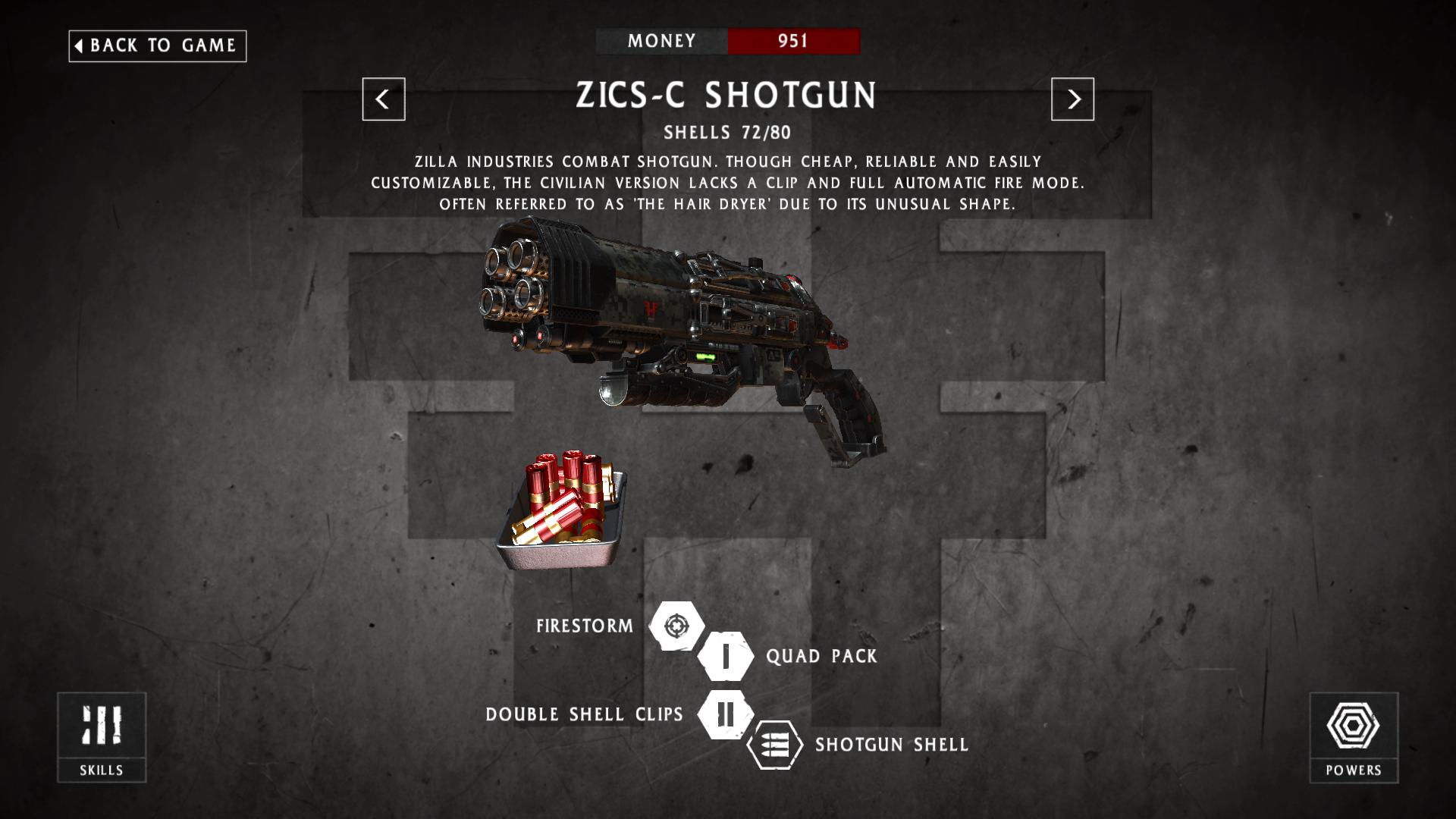The height and width of the screenshot is (819, 1456).
Task: Switch to the Powers tab
Action: [1354, 738]
